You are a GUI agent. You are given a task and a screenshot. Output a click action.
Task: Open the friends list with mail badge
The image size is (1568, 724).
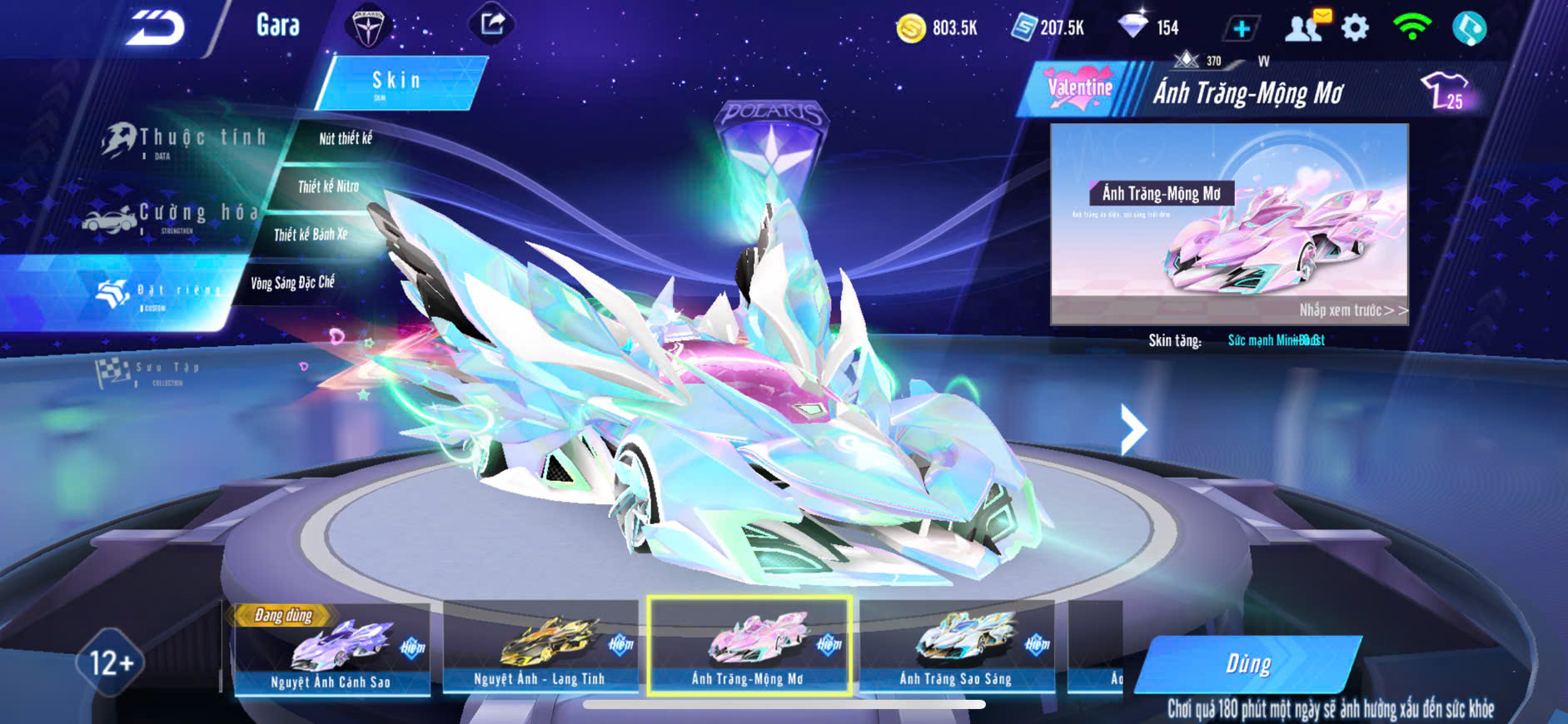pyautogui.click(x=1306, y=27)
